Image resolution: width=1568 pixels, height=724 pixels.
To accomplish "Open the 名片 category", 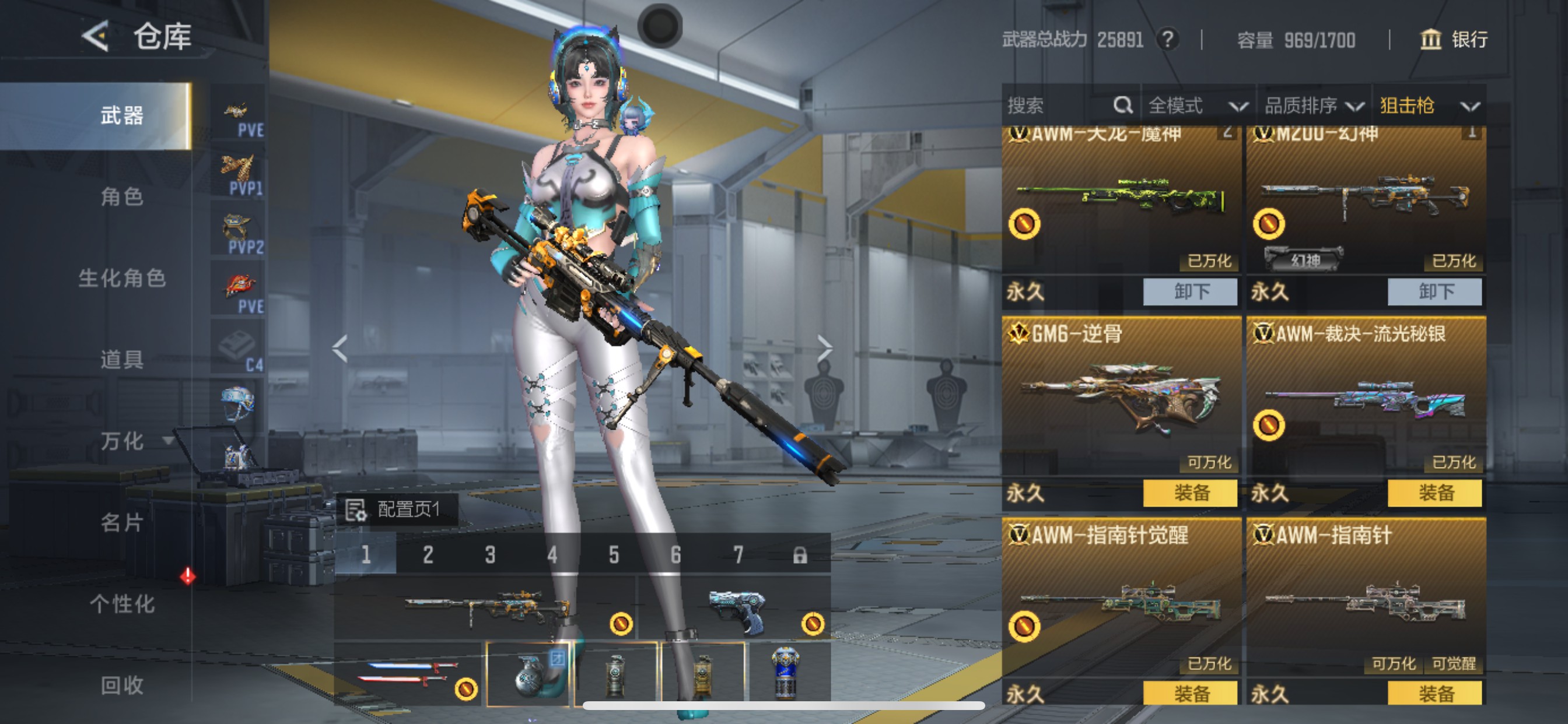I will pos(122,523).
